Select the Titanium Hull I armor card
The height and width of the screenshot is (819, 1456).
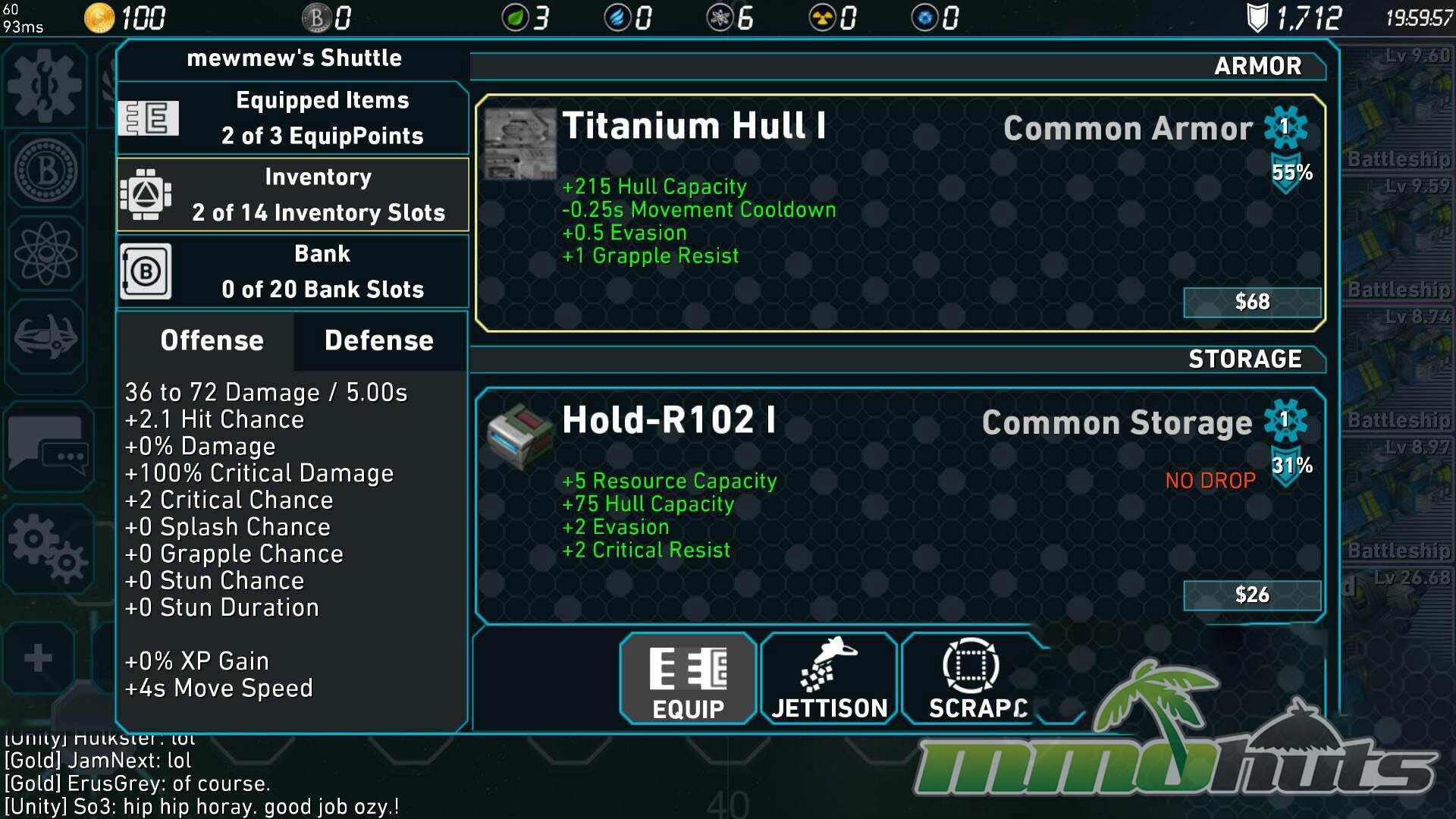point(899,213)
